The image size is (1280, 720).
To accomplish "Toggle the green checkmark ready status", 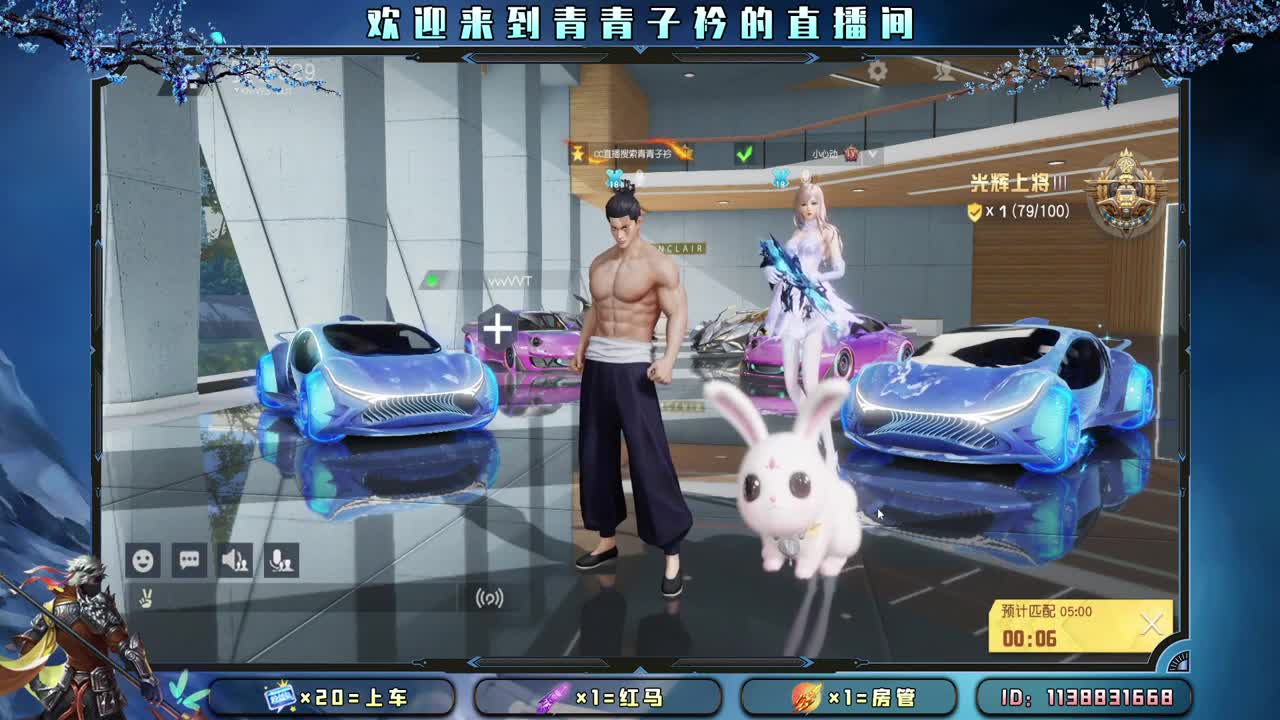I will (x=745, y=153).
